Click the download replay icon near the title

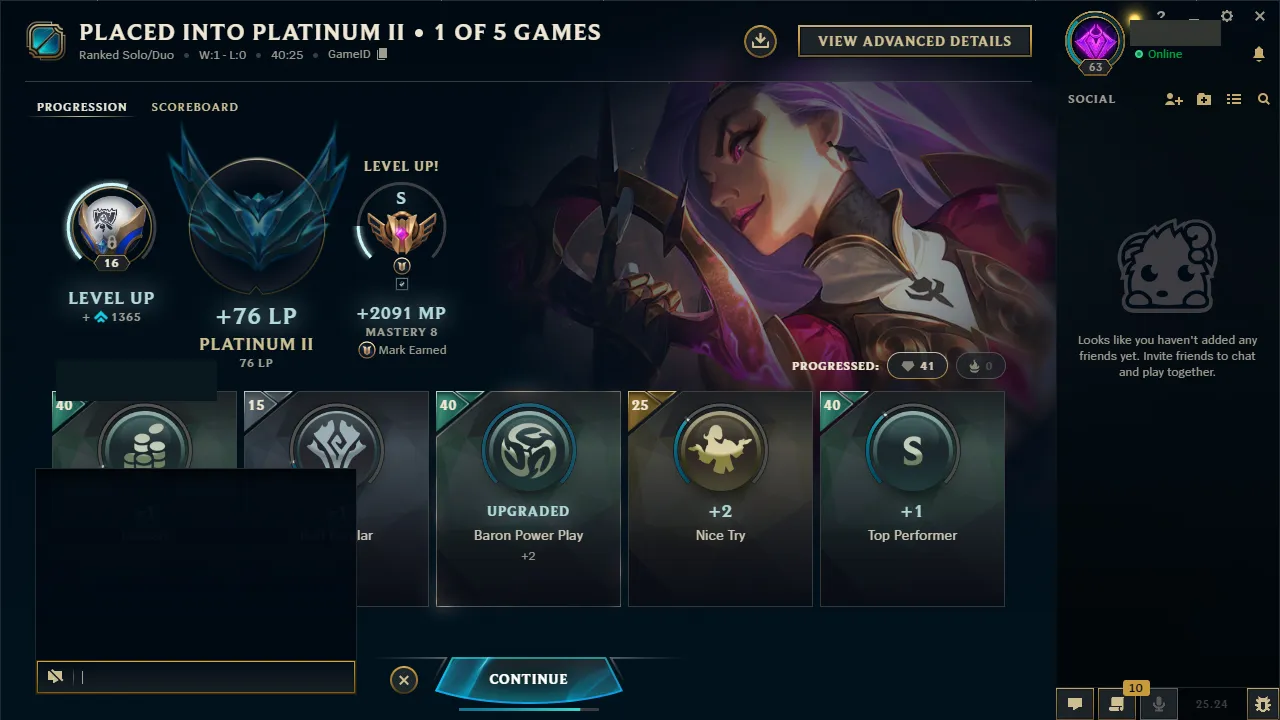point(760,41)
